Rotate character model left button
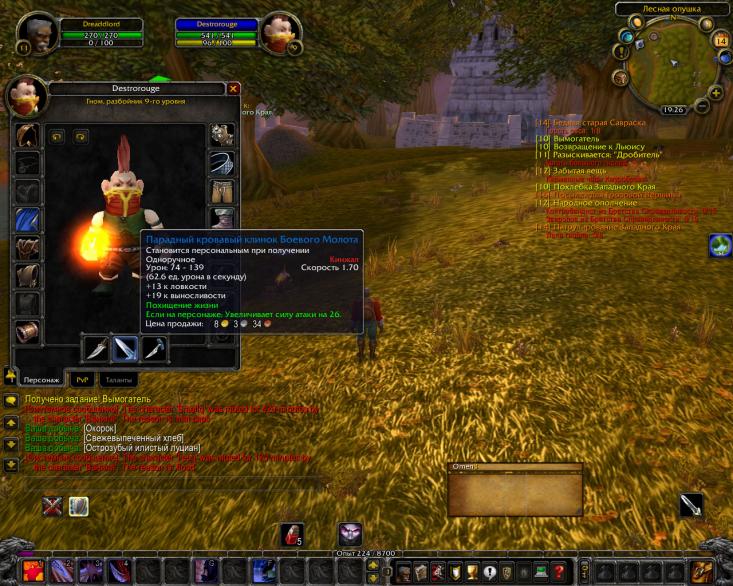Viewport: 733px width, 586px height. pos(58,136)
